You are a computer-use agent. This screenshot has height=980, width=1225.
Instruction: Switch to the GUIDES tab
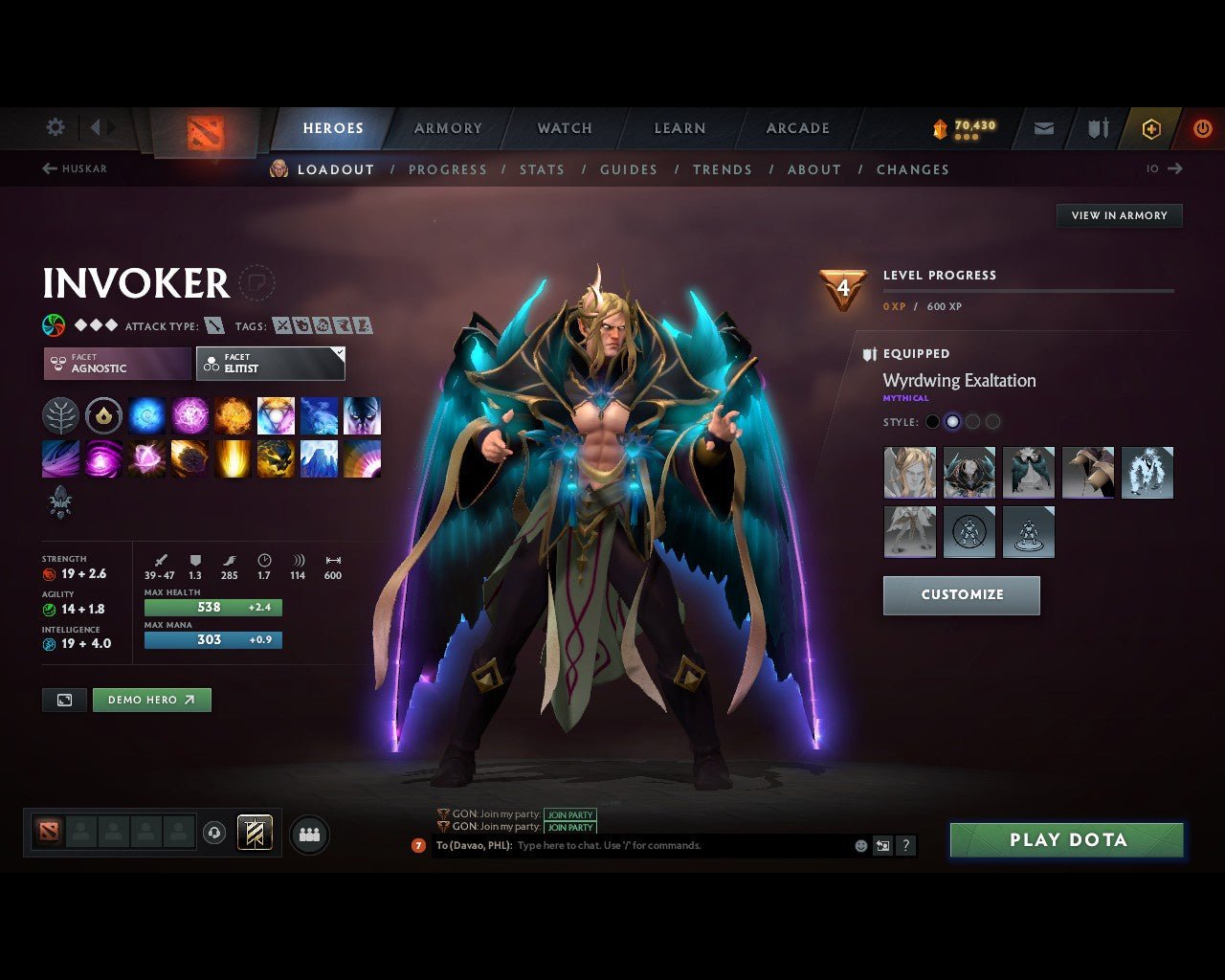coord(629,169)
